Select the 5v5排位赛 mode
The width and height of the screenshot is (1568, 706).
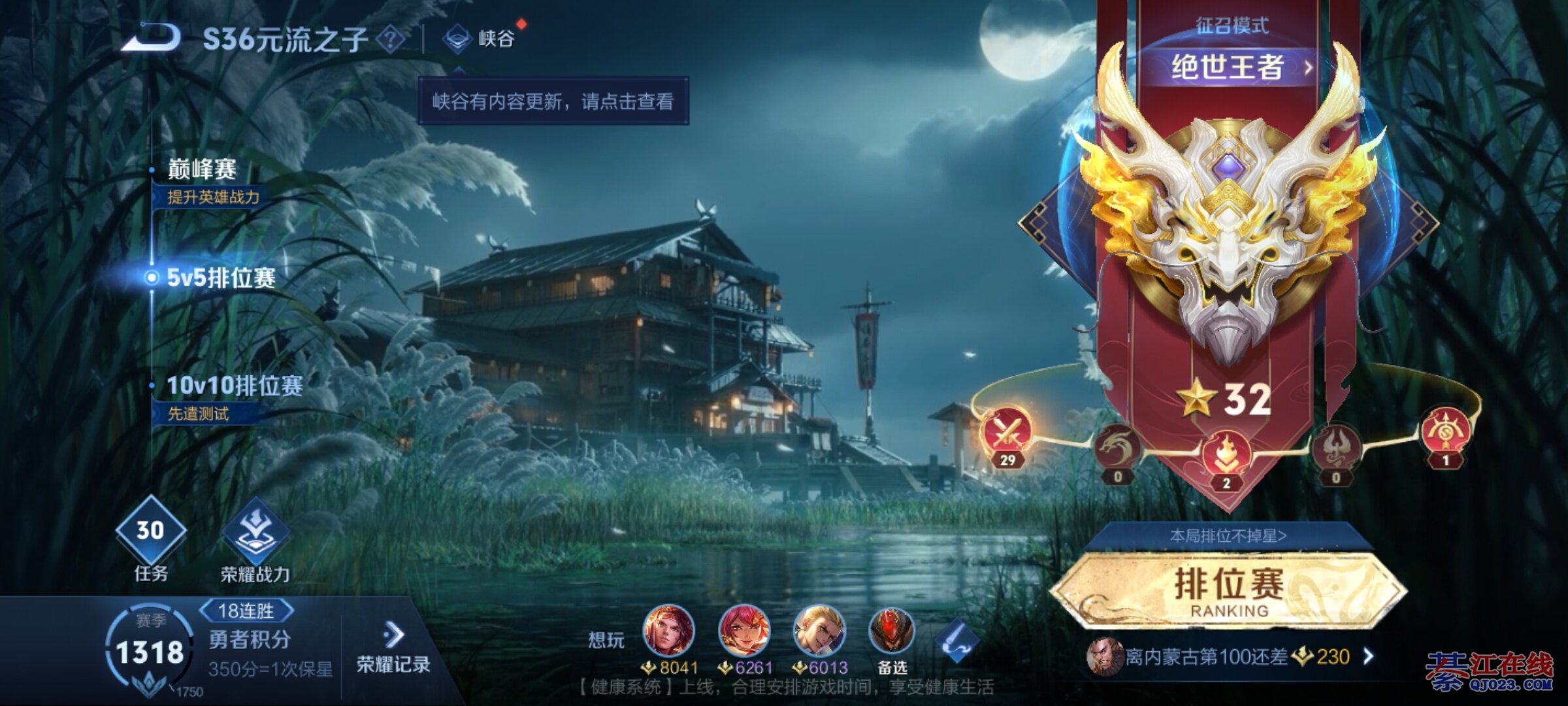click(x=221, y=278)
